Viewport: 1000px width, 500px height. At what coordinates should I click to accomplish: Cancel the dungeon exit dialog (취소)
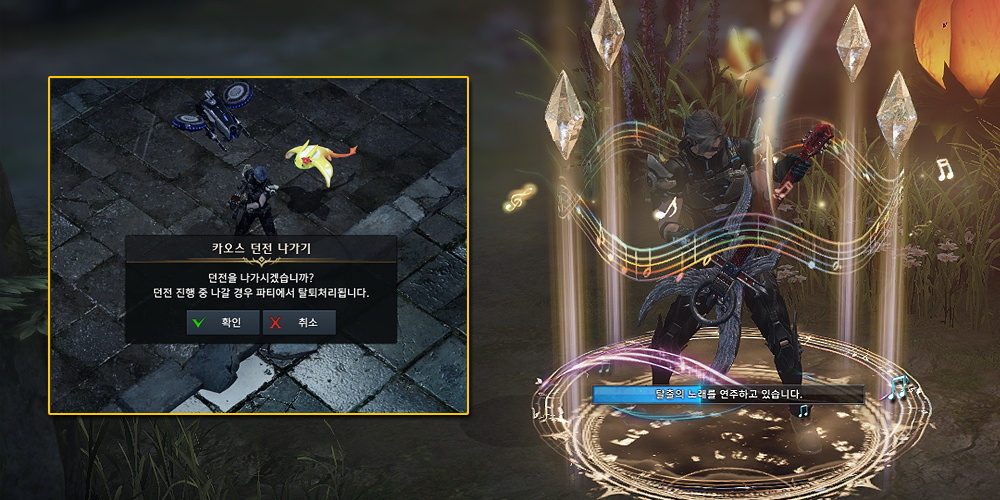pos(298,322)
